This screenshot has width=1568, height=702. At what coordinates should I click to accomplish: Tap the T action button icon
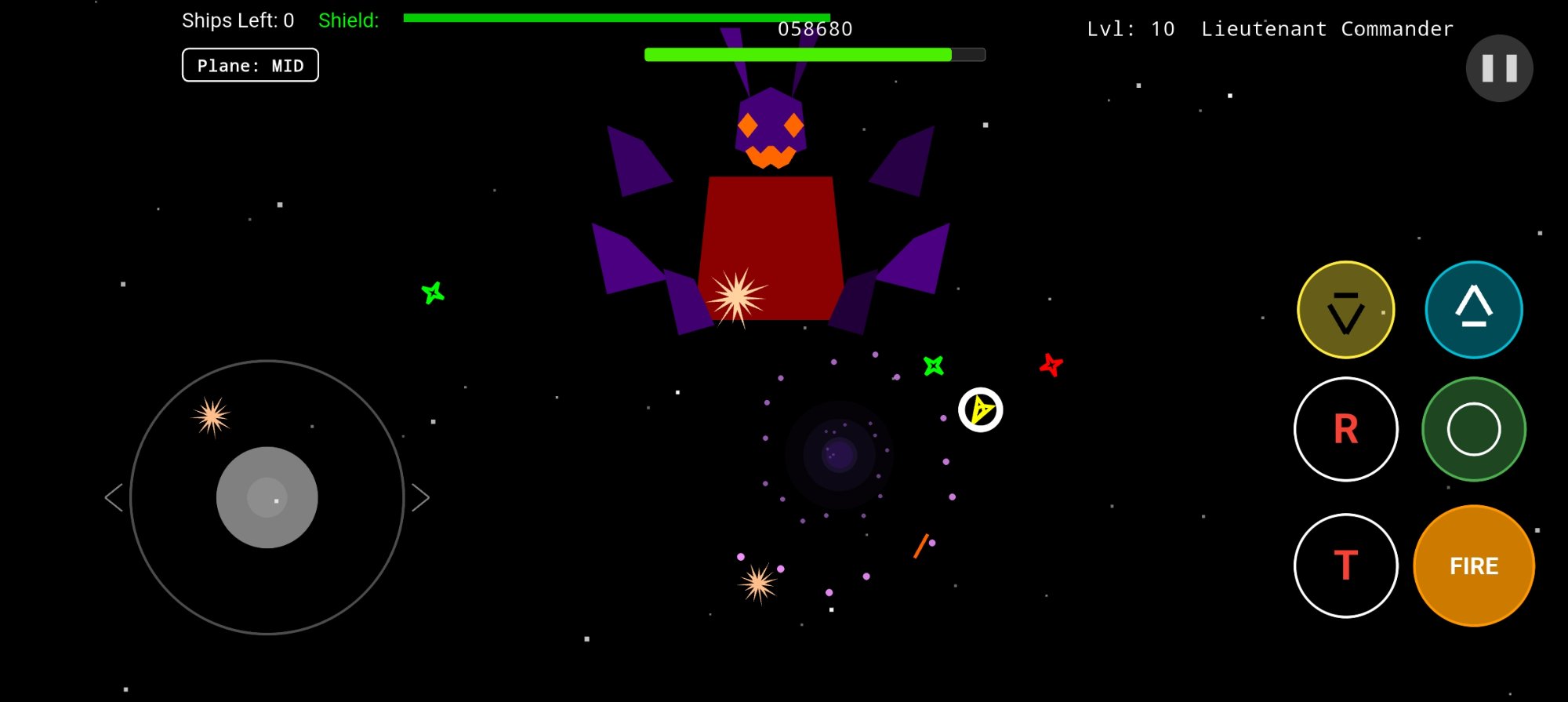pos(1345,566)
